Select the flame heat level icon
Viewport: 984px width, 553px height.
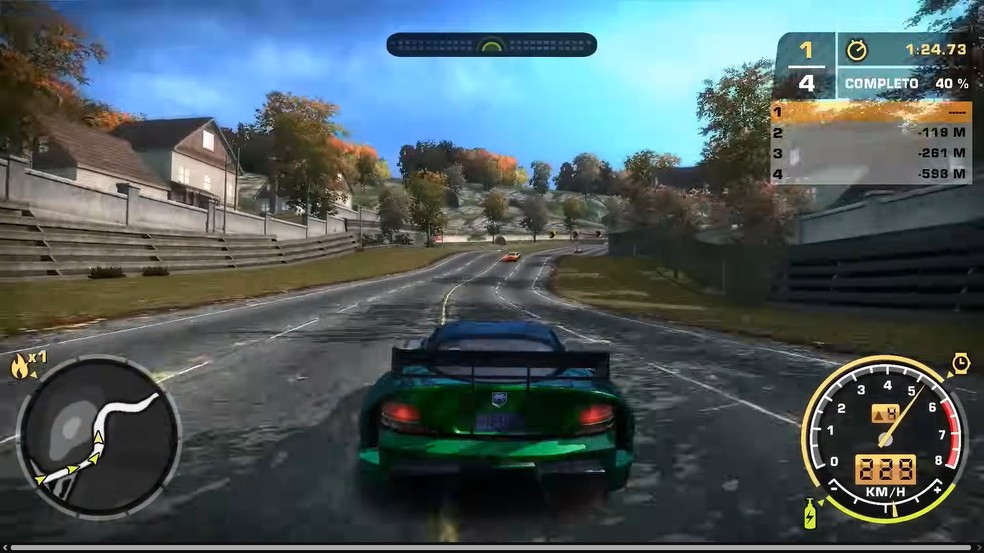[x=19, y=367]
